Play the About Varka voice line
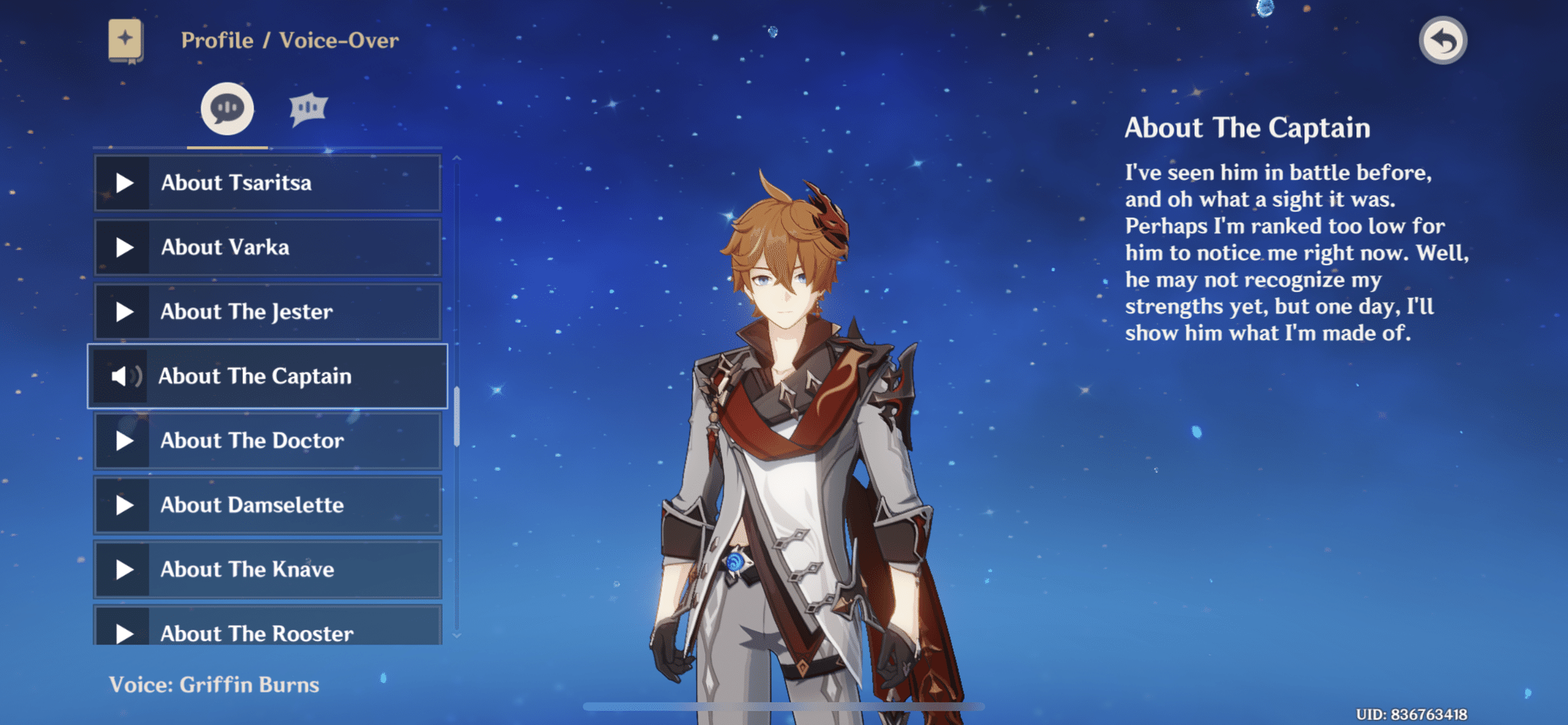 (267, 247)
